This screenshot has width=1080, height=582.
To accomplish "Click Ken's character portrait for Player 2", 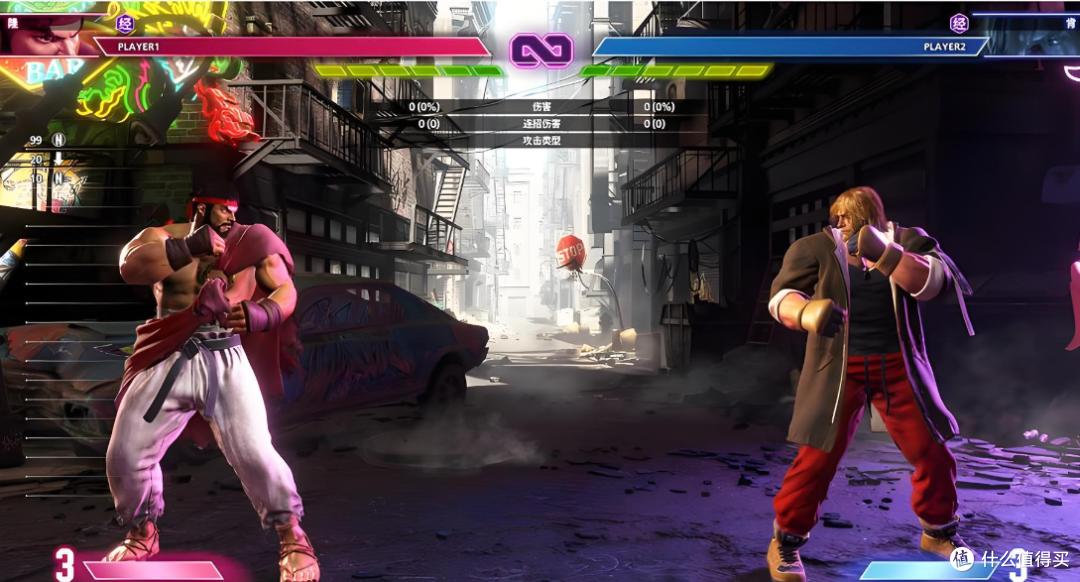I will click(1035, 36).
